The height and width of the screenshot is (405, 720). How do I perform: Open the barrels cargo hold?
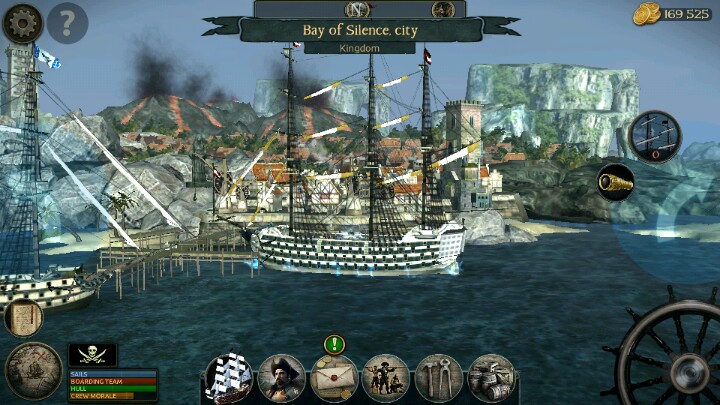point(490,378)
